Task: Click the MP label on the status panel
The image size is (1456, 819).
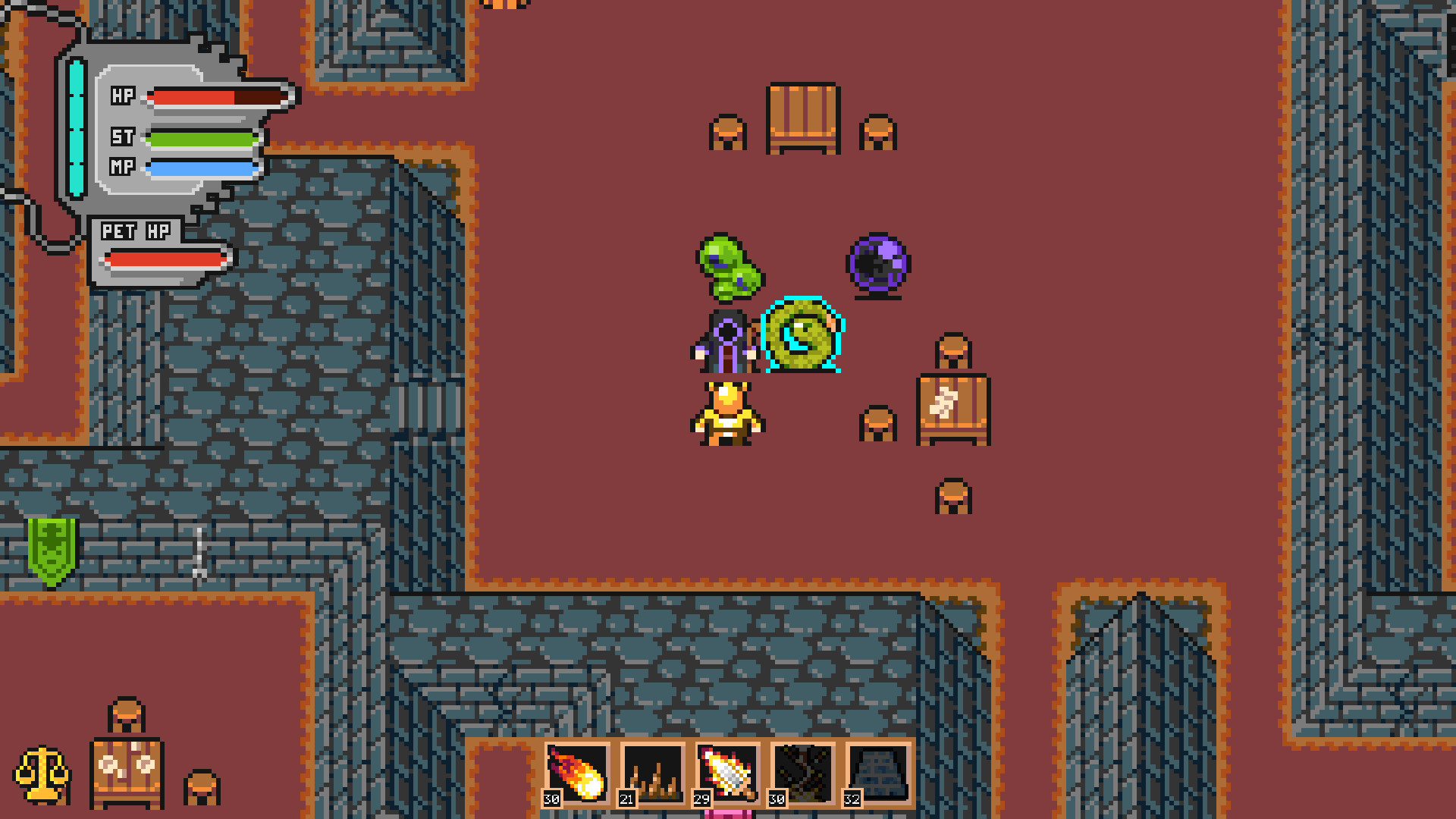Action: pyautogui.click(x=124, y=168)
